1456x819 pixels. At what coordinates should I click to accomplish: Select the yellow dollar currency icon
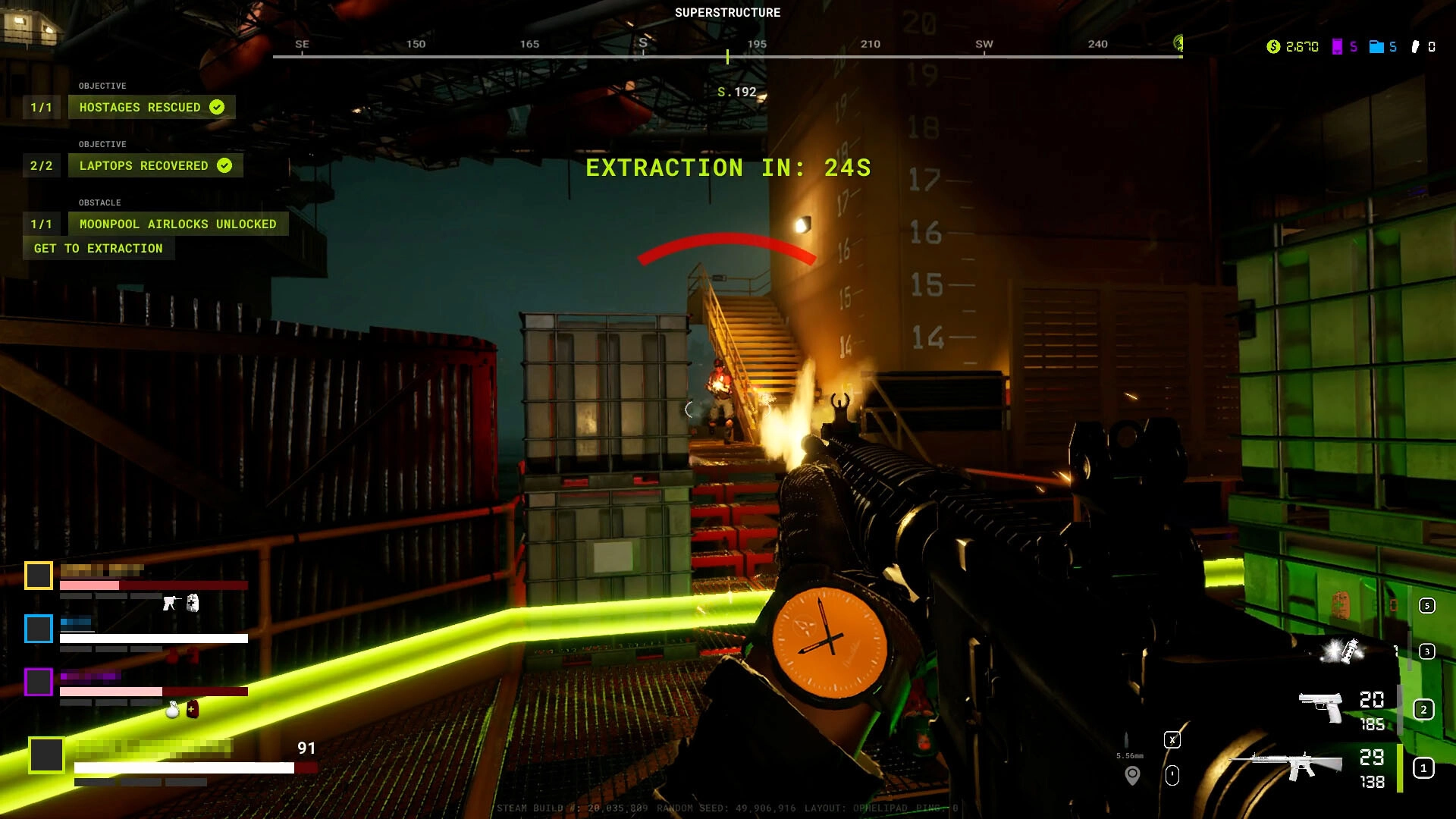[1273, 46]
